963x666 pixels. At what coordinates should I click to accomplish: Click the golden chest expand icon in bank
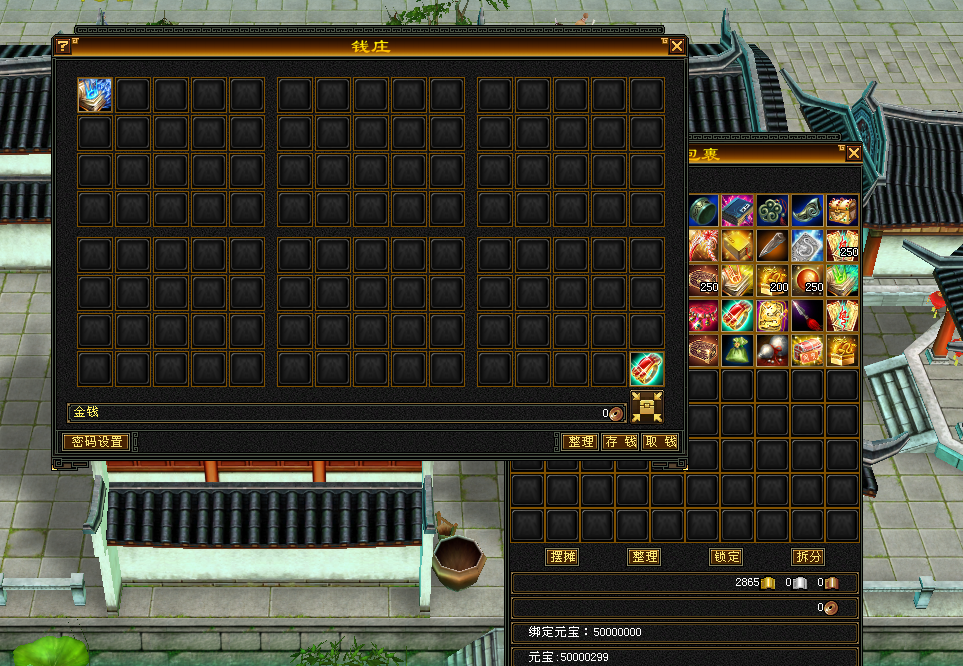pos(647,407)
